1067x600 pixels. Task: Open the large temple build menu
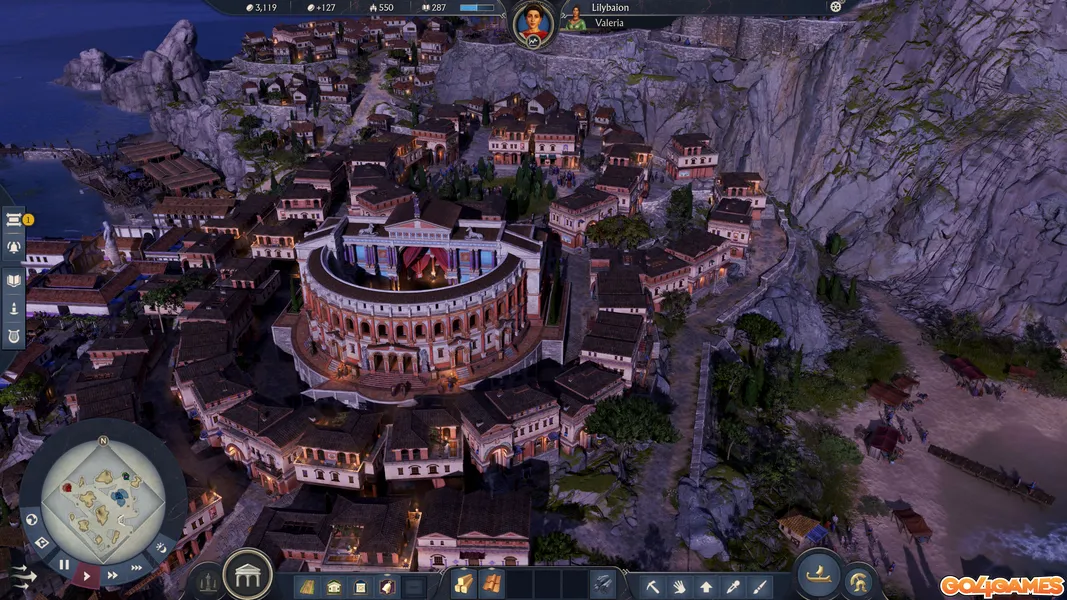click(247, 574)
